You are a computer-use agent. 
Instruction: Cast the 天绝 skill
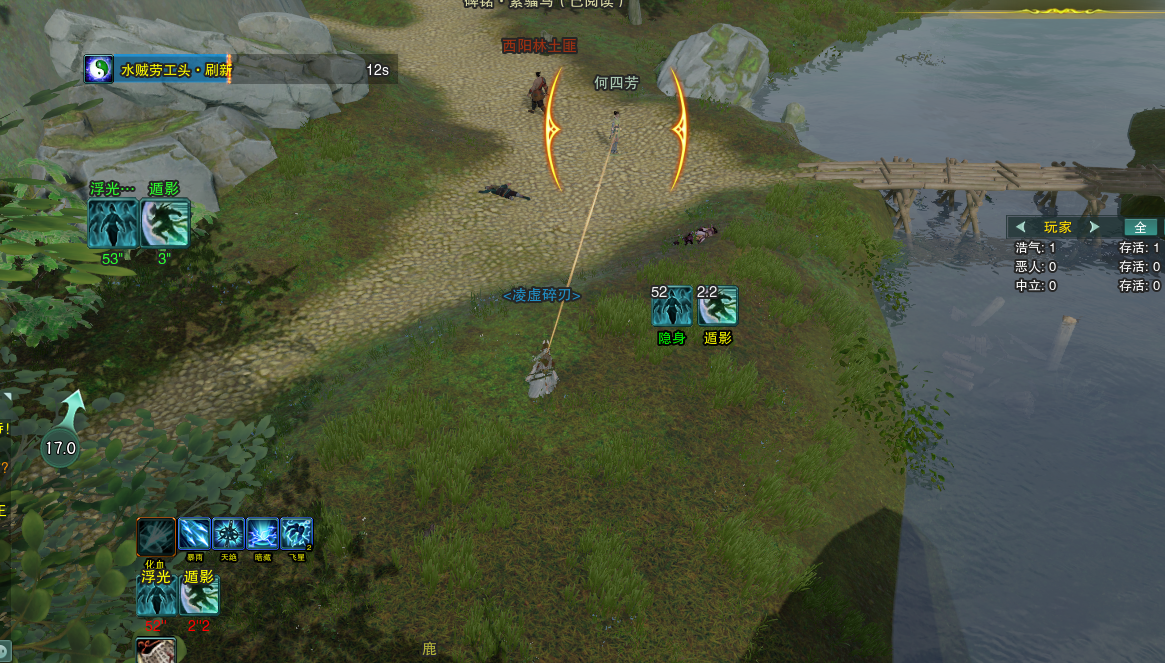[x=228, y=534]
